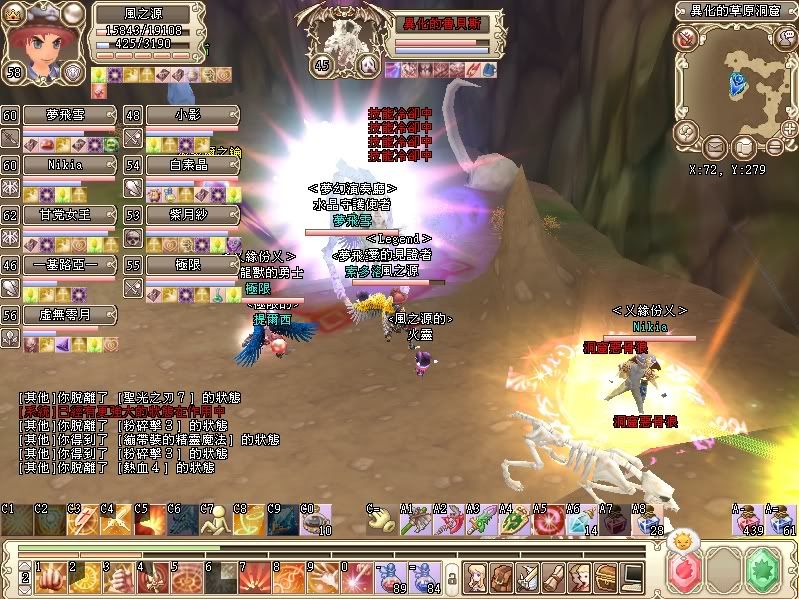Viewport: 799px width, 599px height.
Task: Select party member 小影
Action: pyautogui.click(x=191, y=116)
